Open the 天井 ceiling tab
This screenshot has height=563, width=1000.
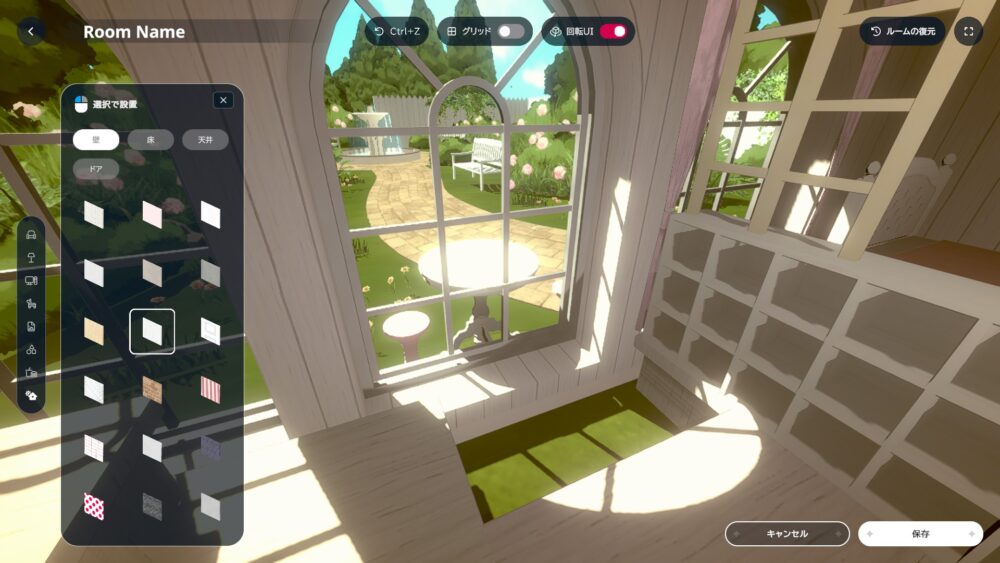coord(205,140)
